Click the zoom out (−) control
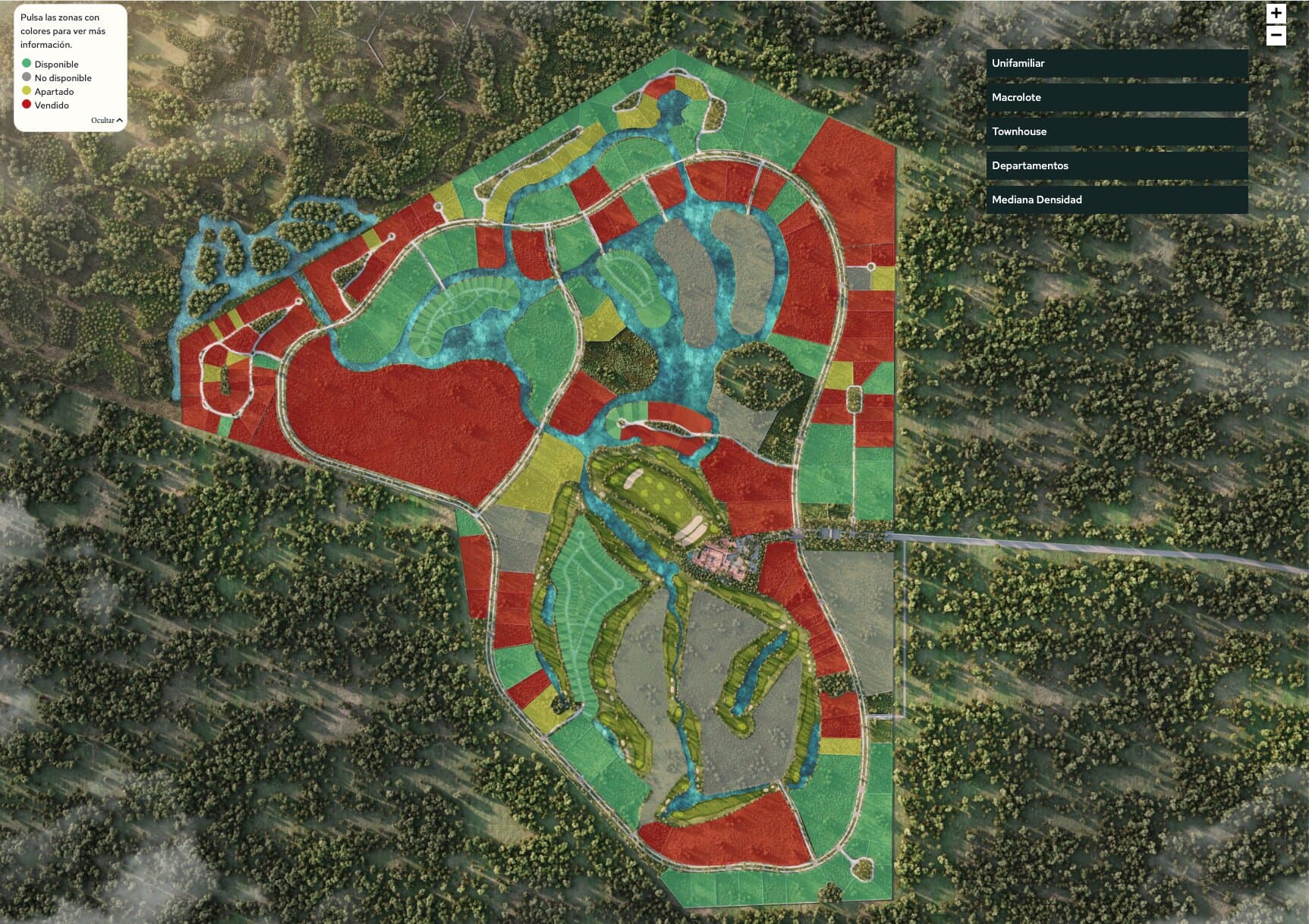 1276,33
